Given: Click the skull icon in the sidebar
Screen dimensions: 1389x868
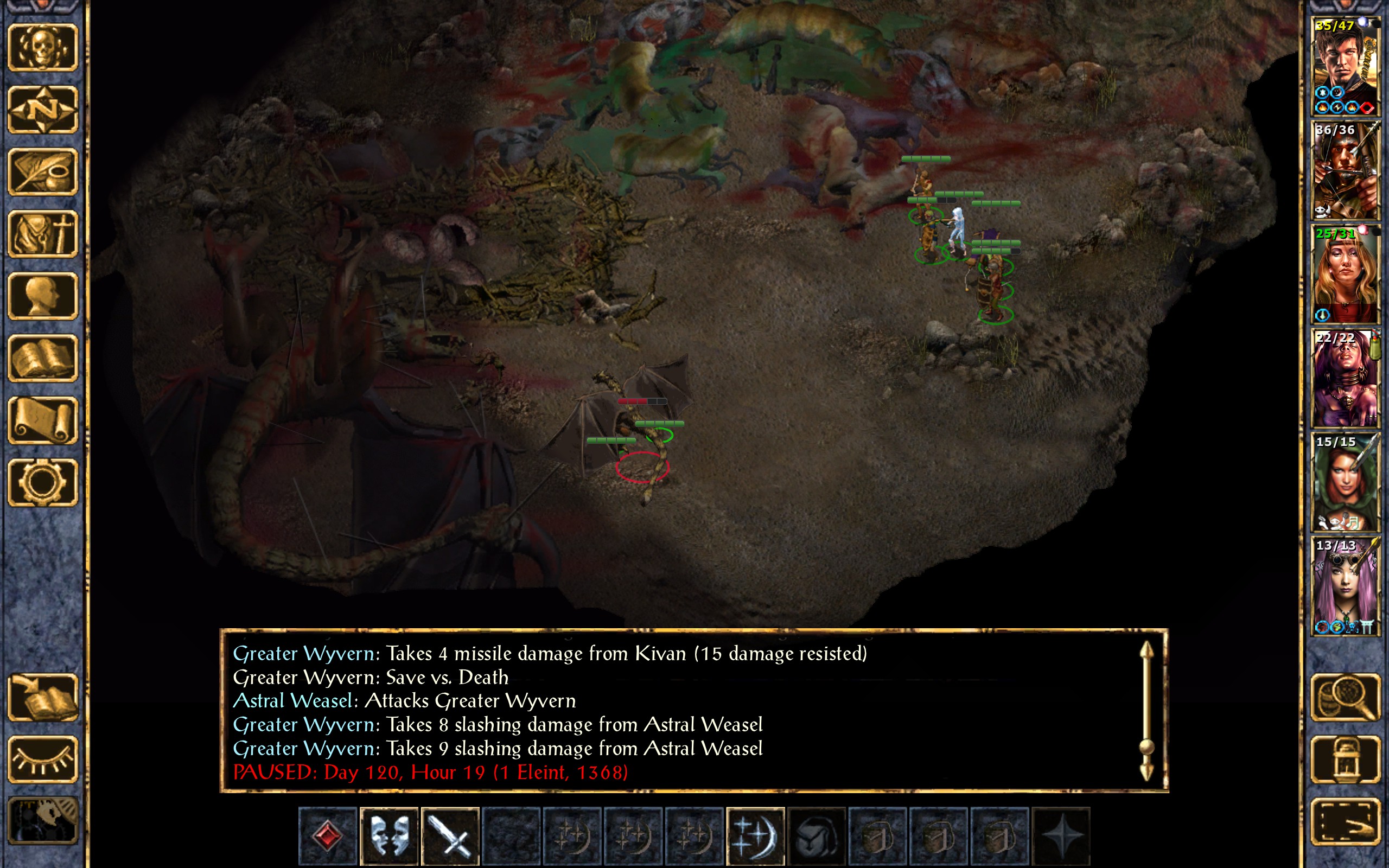Looking at the screenshot, I should point(43,48).
